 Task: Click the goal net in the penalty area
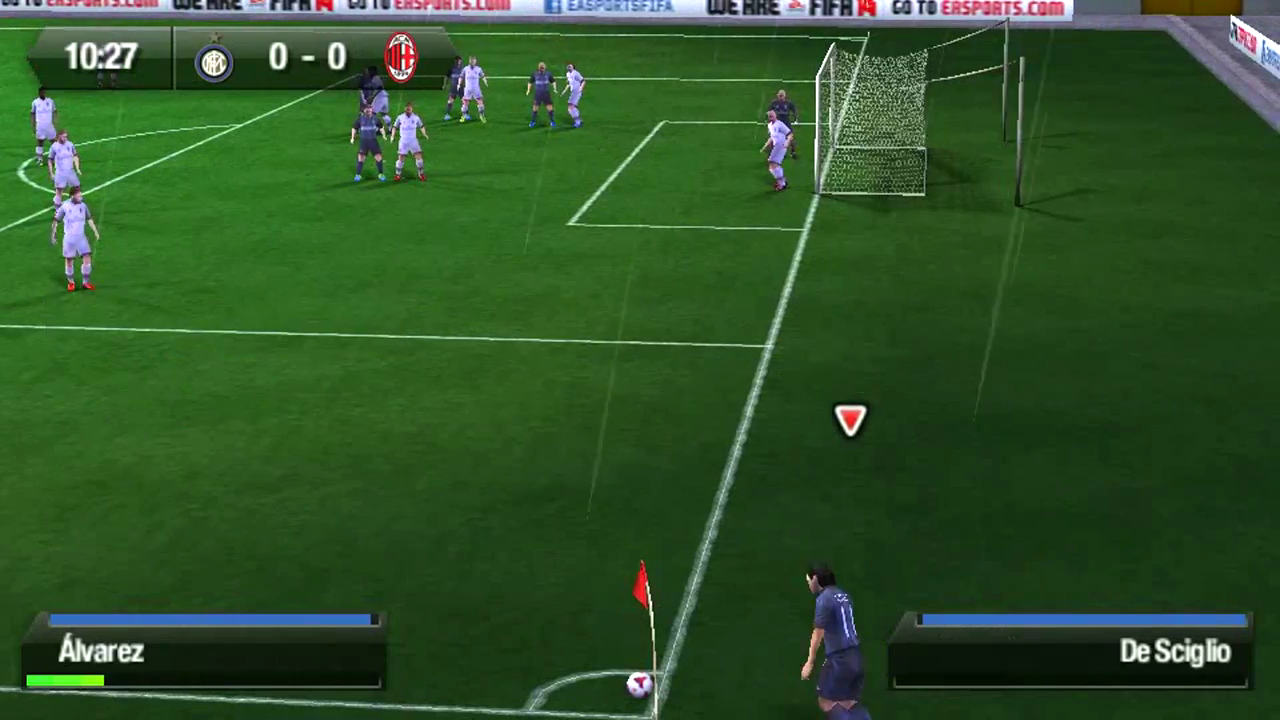875,120
